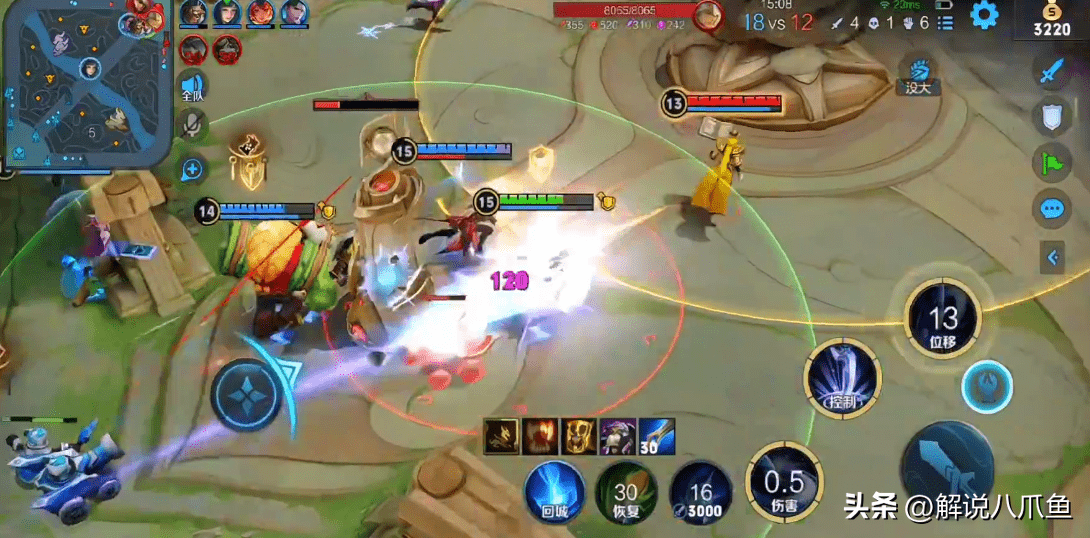Open the scoreboard list icon
Viewport: 1090px width, 538px height.
click(945, 22)
